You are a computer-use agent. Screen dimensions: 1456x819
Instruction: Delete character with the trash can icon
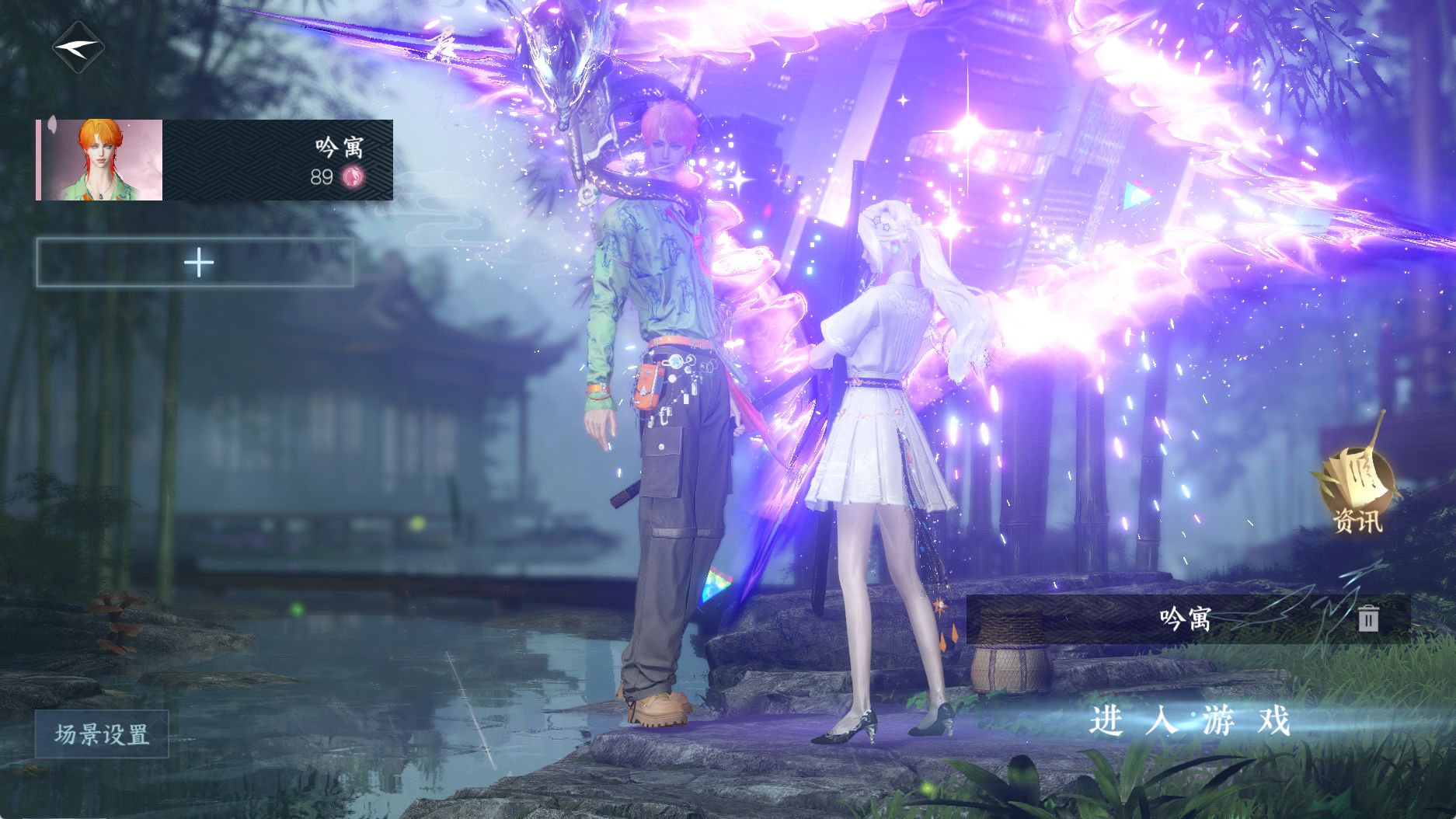tap(1368, 619)
